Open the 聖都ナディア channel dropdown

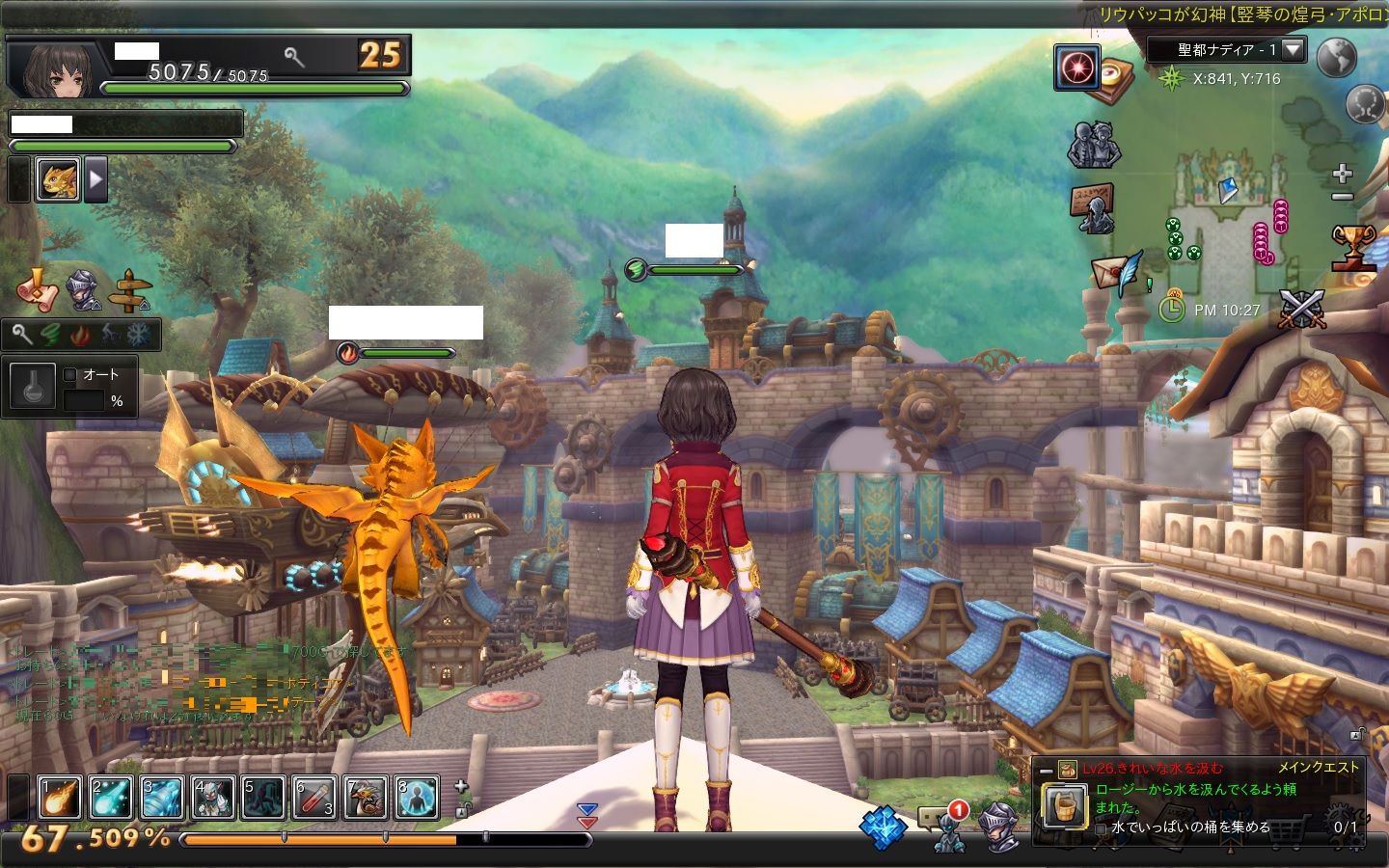point(1293,49)
